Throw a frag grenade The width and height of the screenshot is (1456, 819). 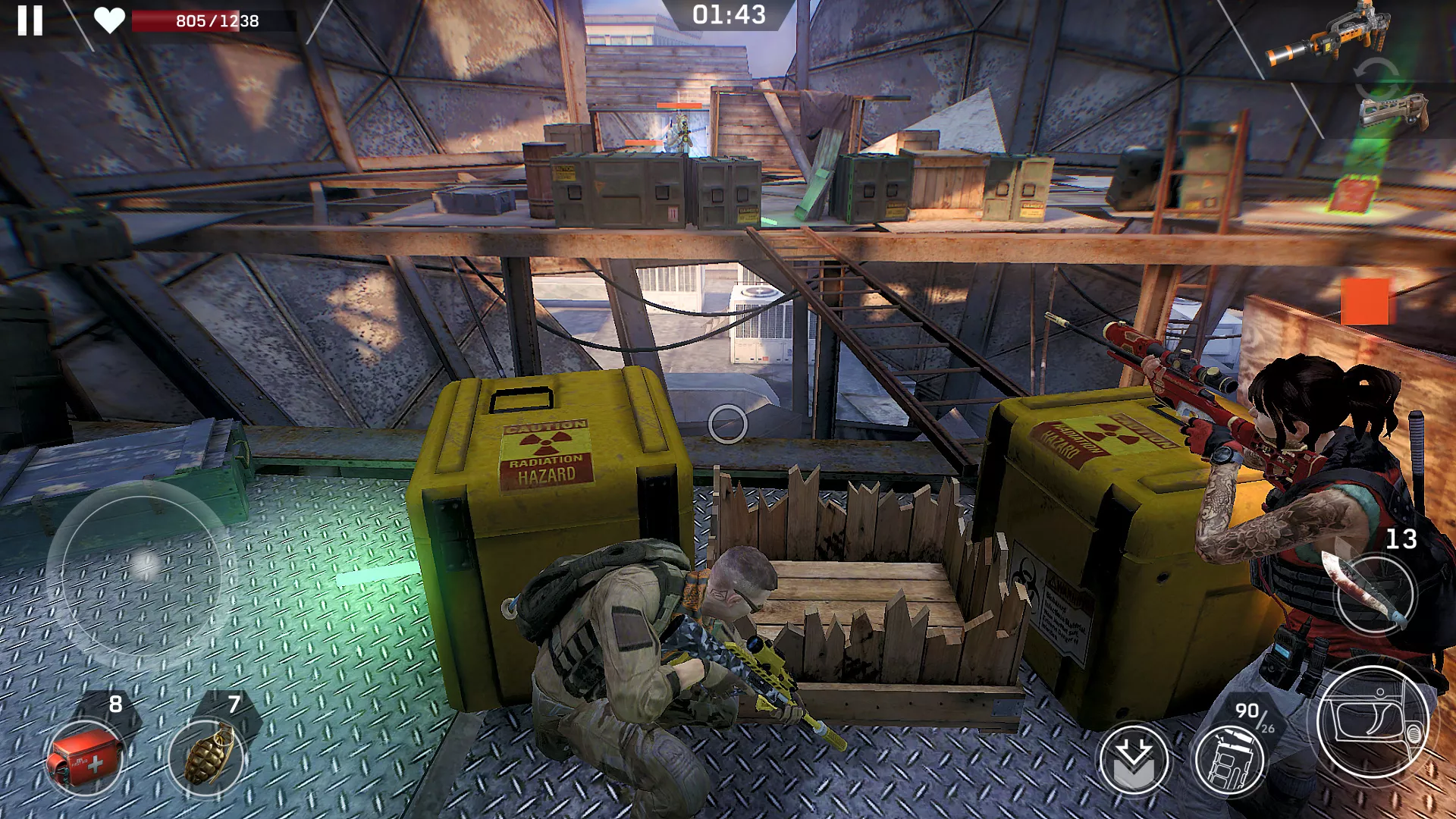click(206, 755)
